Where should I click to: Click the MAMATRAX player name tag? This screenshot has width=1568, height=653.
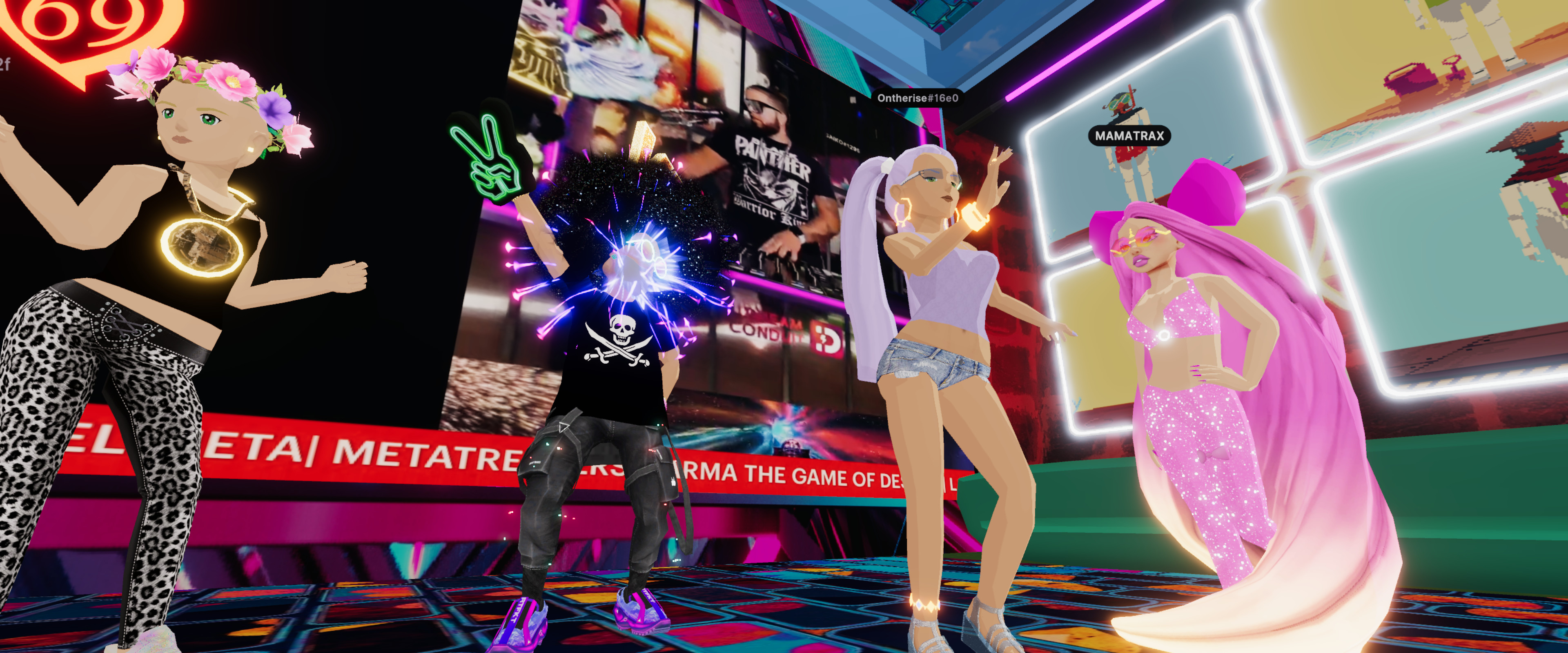(x=1129, y=136)
